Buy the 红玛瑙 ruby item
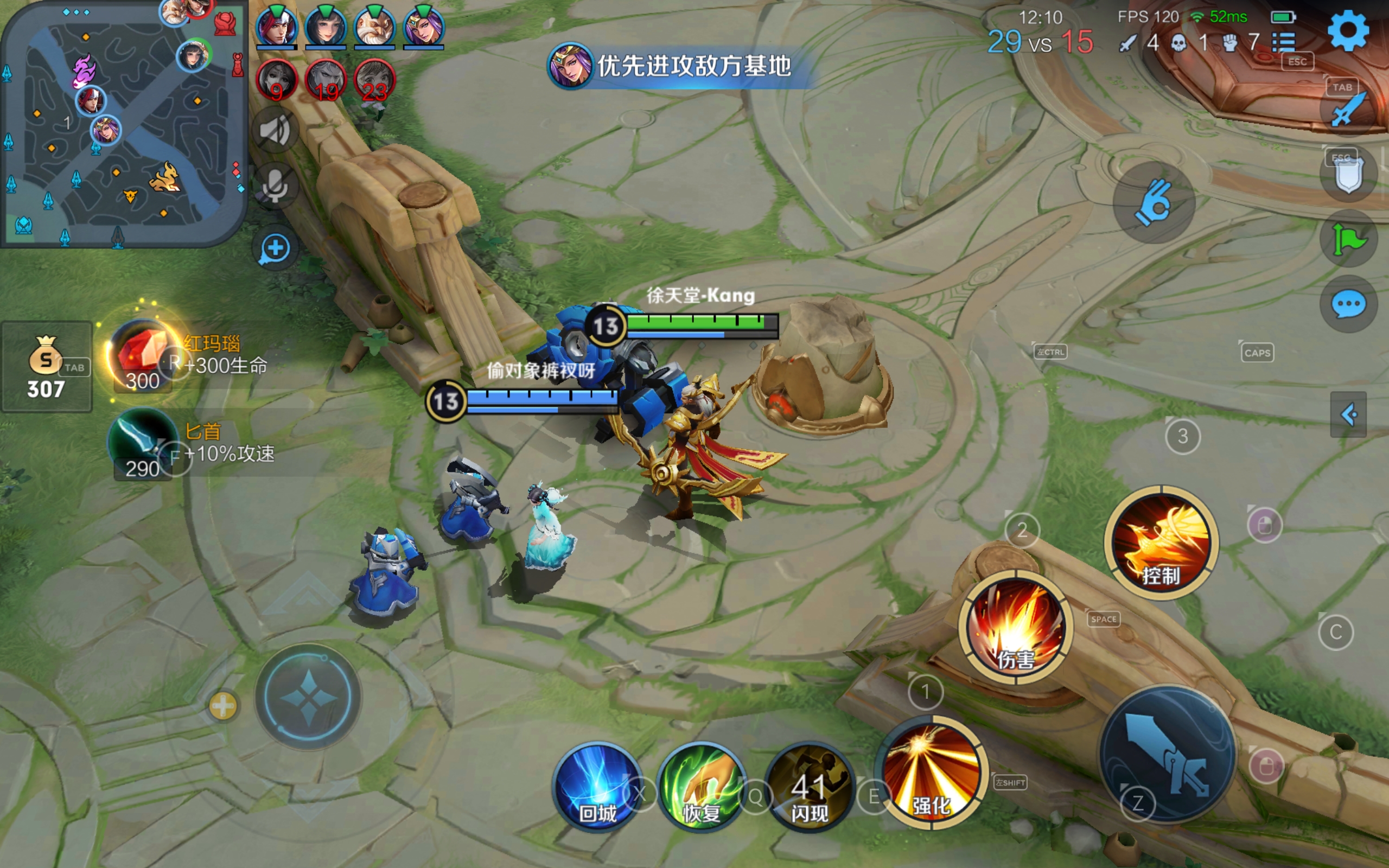Screen dimensions: 1389x868 click(141, 354)
